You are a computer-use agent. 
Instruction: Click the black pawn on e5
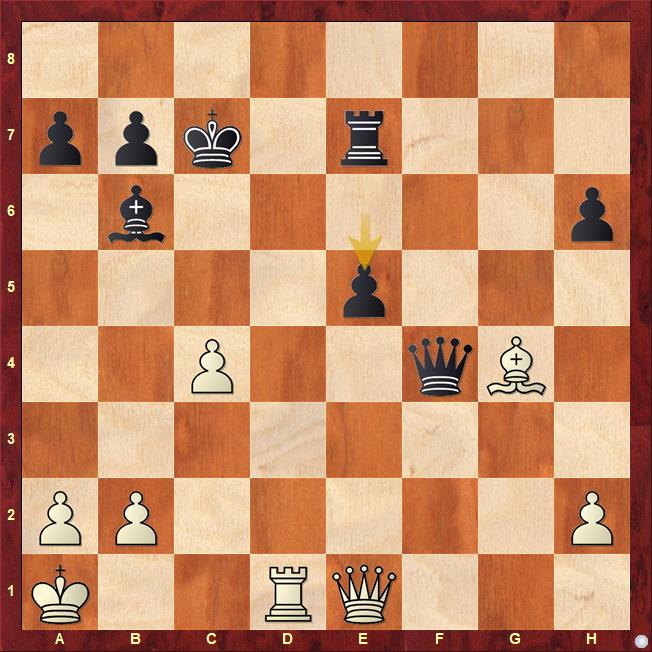tap(364, 289)
